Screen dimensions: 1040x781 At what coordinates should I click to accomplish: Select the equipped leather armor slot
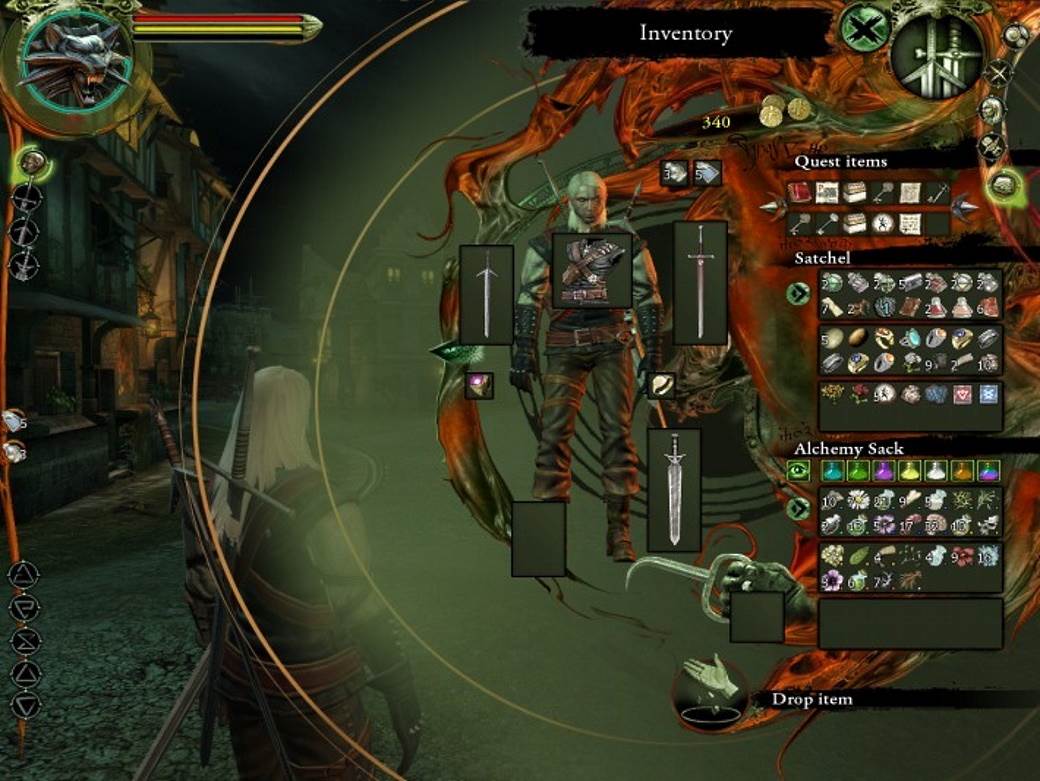coord(592,270)
